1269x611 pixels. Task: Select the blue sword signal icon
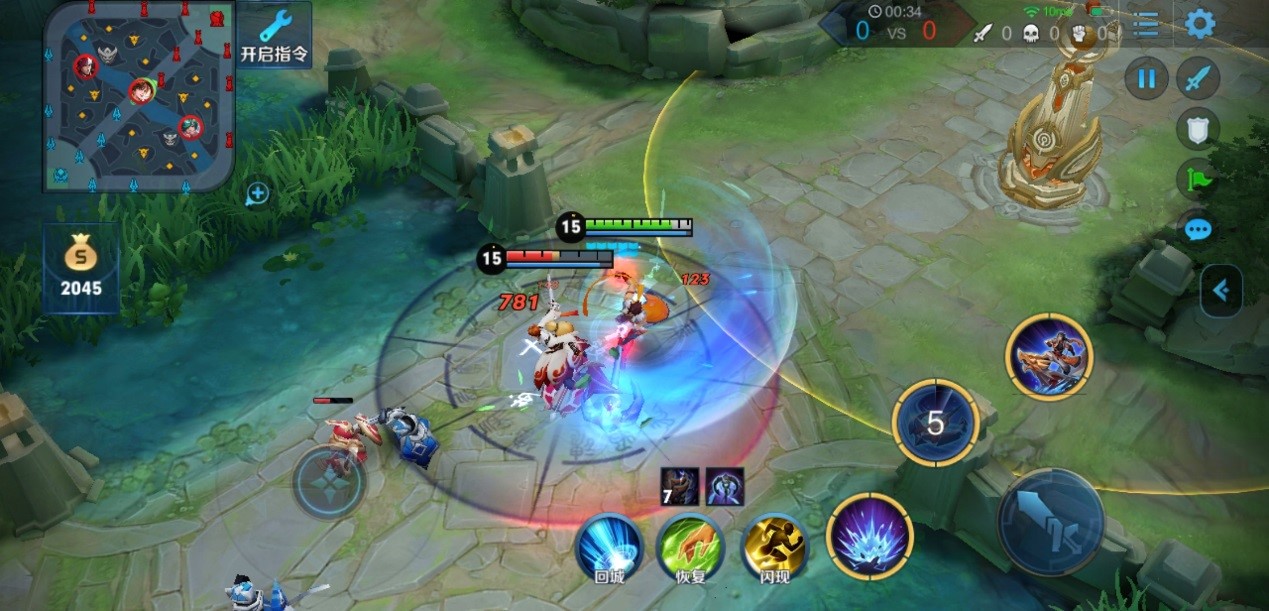(1197, 78)
